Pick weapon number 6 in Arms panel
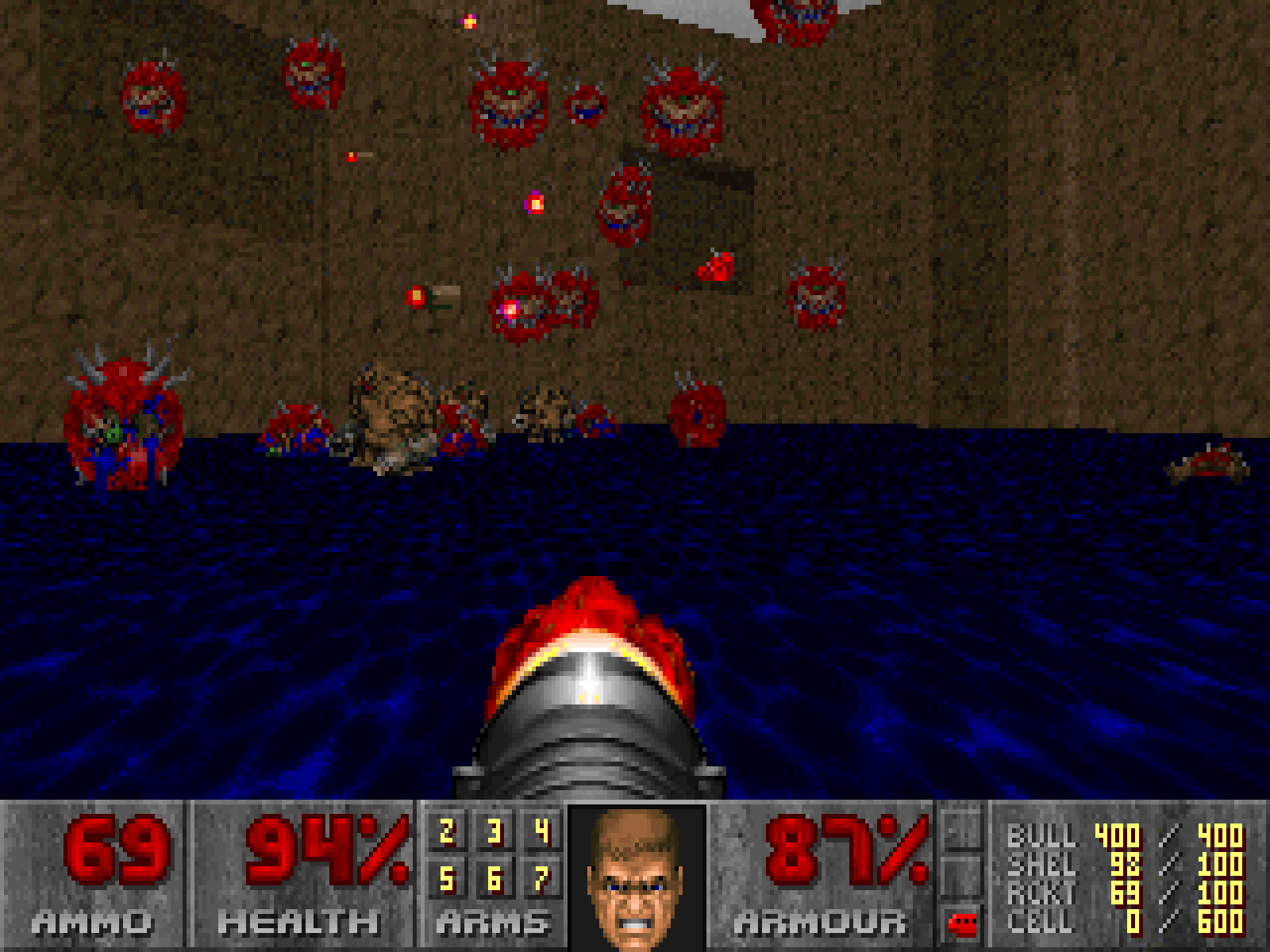The image size is (1270, 952). (x=495, y=879)
